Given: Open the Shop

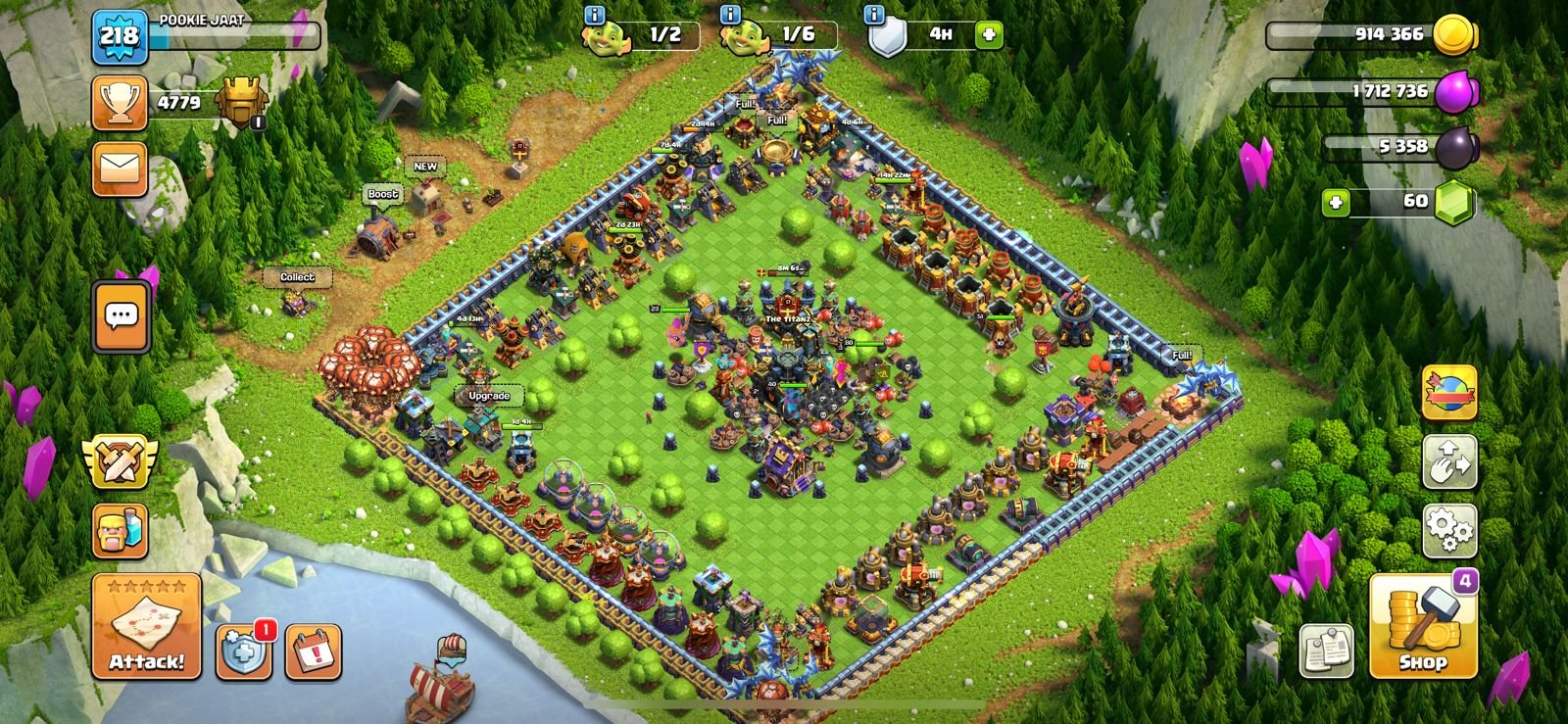Looking at the screenshot, I should pyautogui.click(x=1422, y=628).
